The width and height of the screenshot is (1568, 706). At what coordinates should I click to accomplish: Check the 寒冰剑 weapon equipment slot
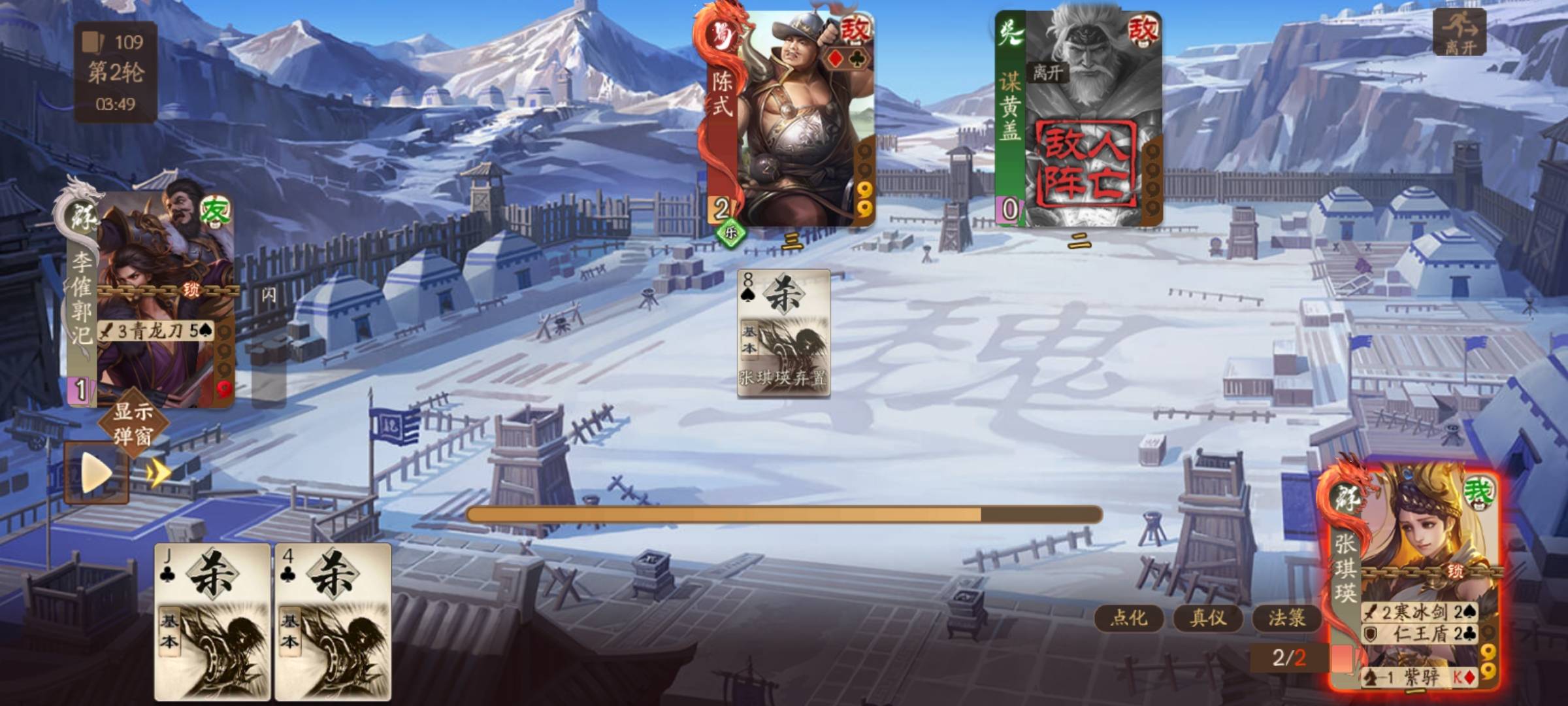(1419, 612)
